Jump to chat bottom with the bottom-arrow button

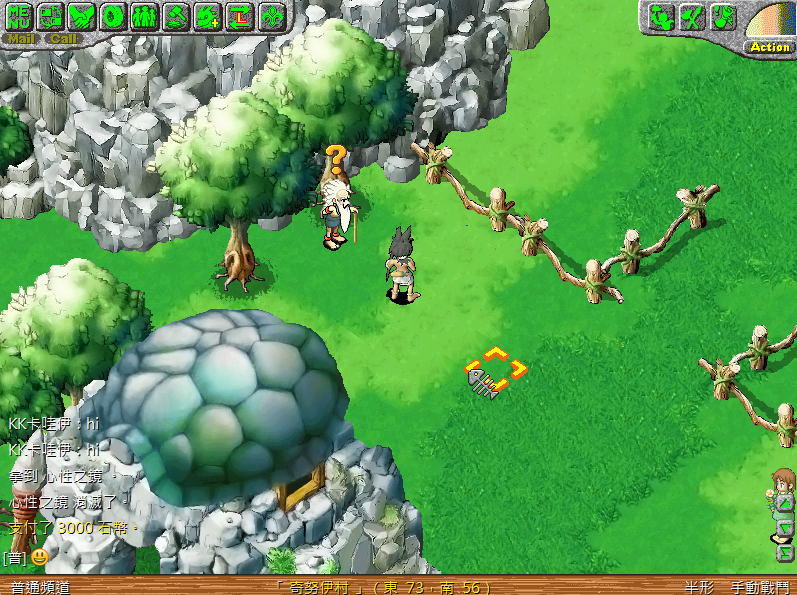coord(785,552)
